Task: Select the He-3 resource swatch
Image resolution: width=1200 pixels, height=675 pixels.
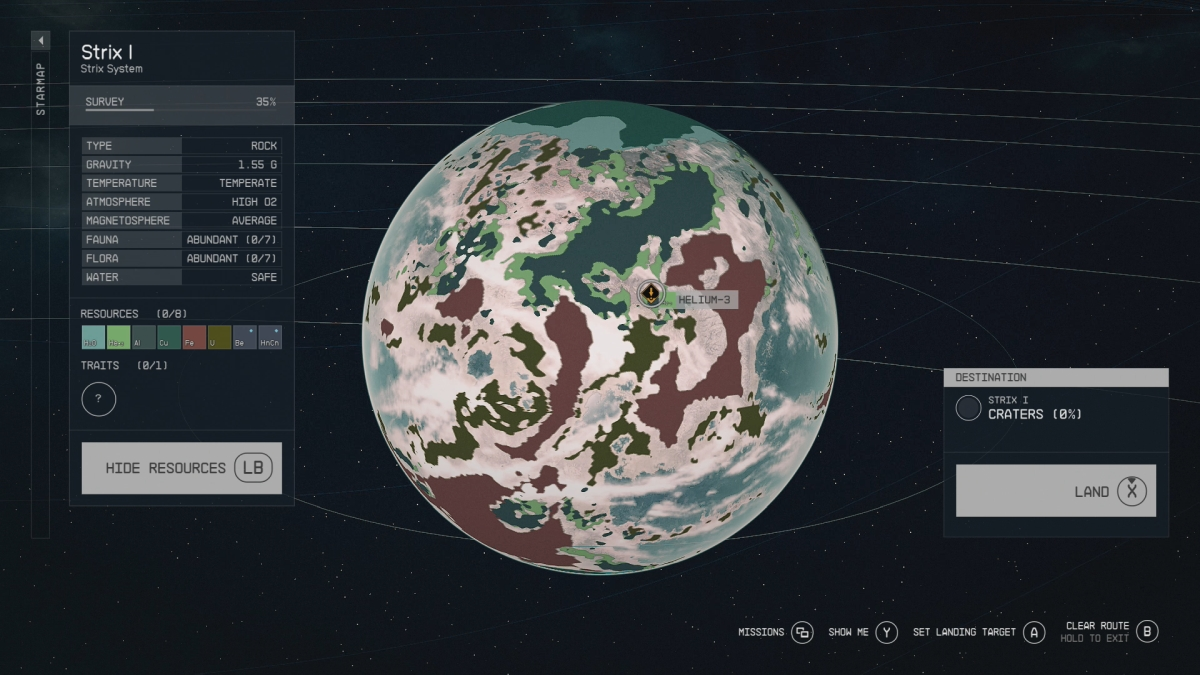Action: (118, 337)
